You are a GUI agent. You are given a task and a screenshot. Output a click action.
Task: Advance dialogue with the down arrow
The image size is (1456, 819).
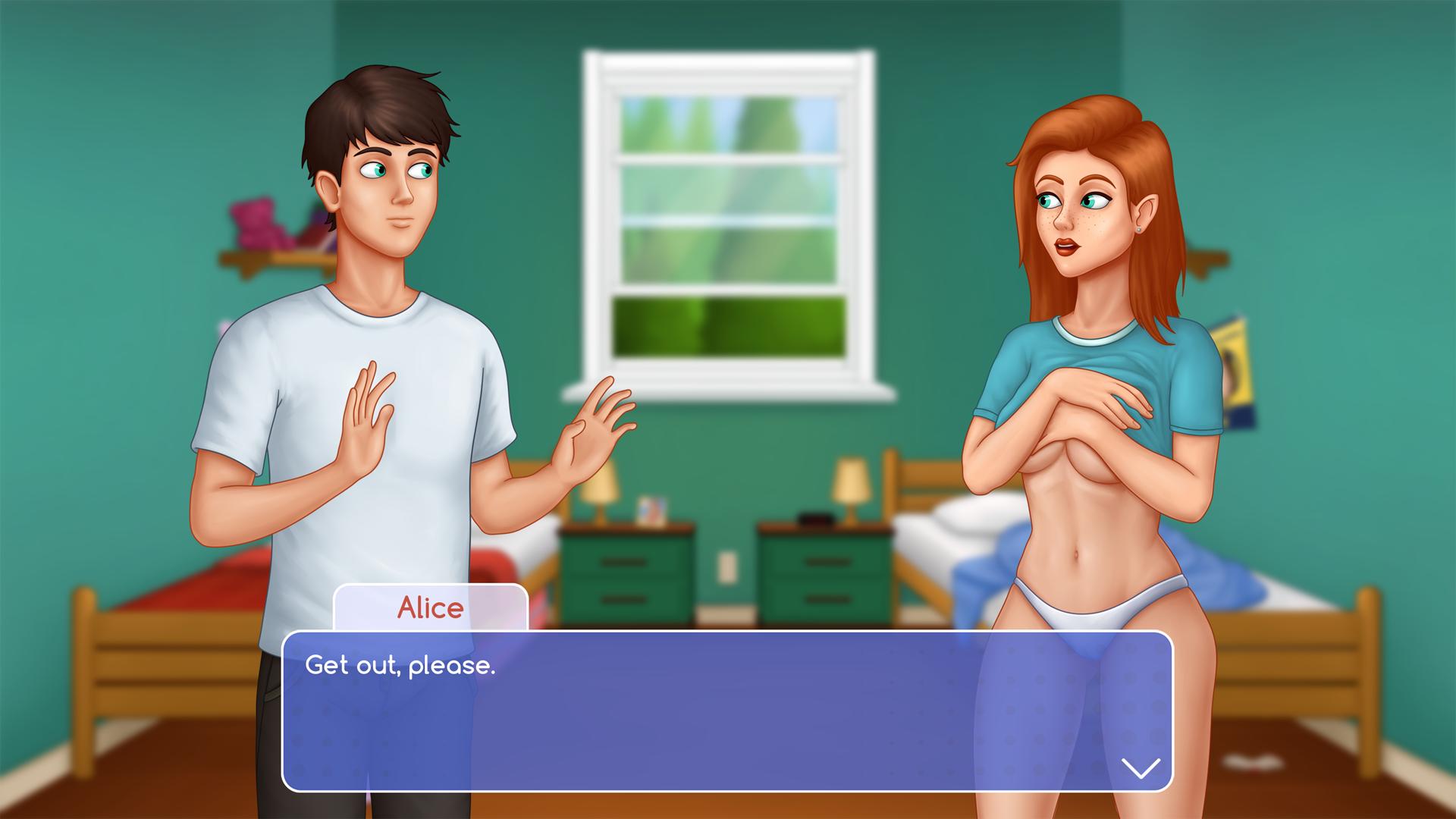(x=1140, y=767)
